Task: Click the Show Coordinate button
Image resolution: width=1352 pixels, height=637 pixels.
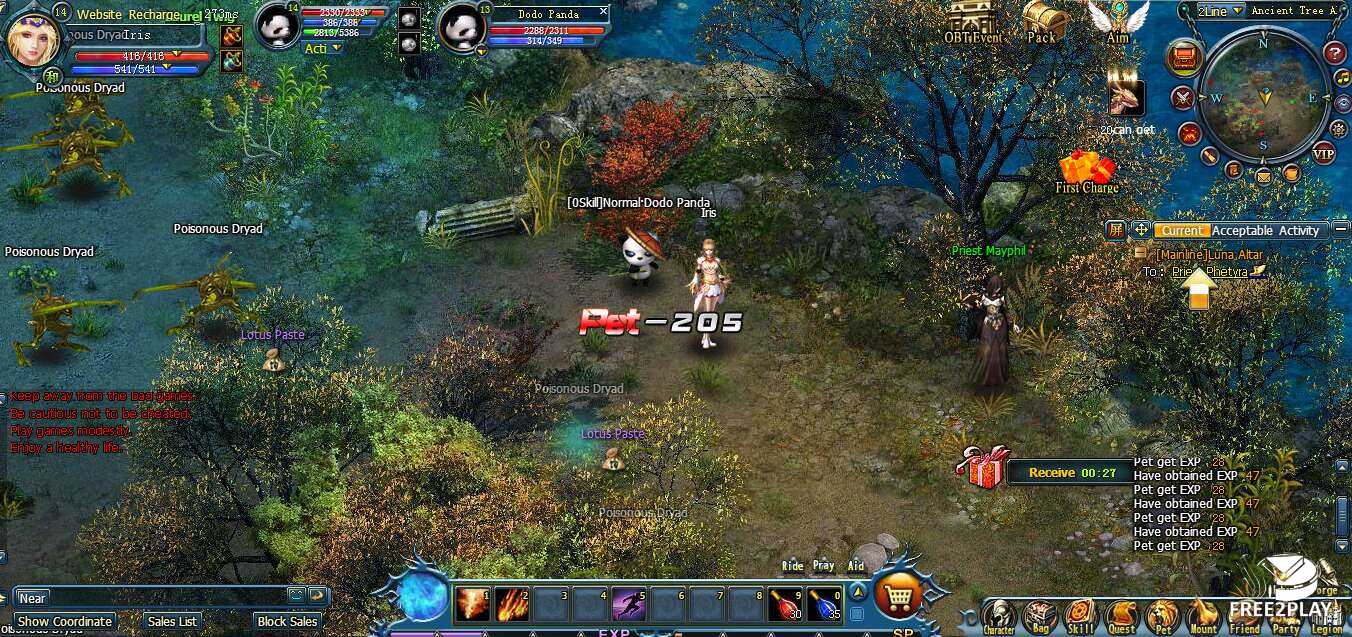Action: 66,622
